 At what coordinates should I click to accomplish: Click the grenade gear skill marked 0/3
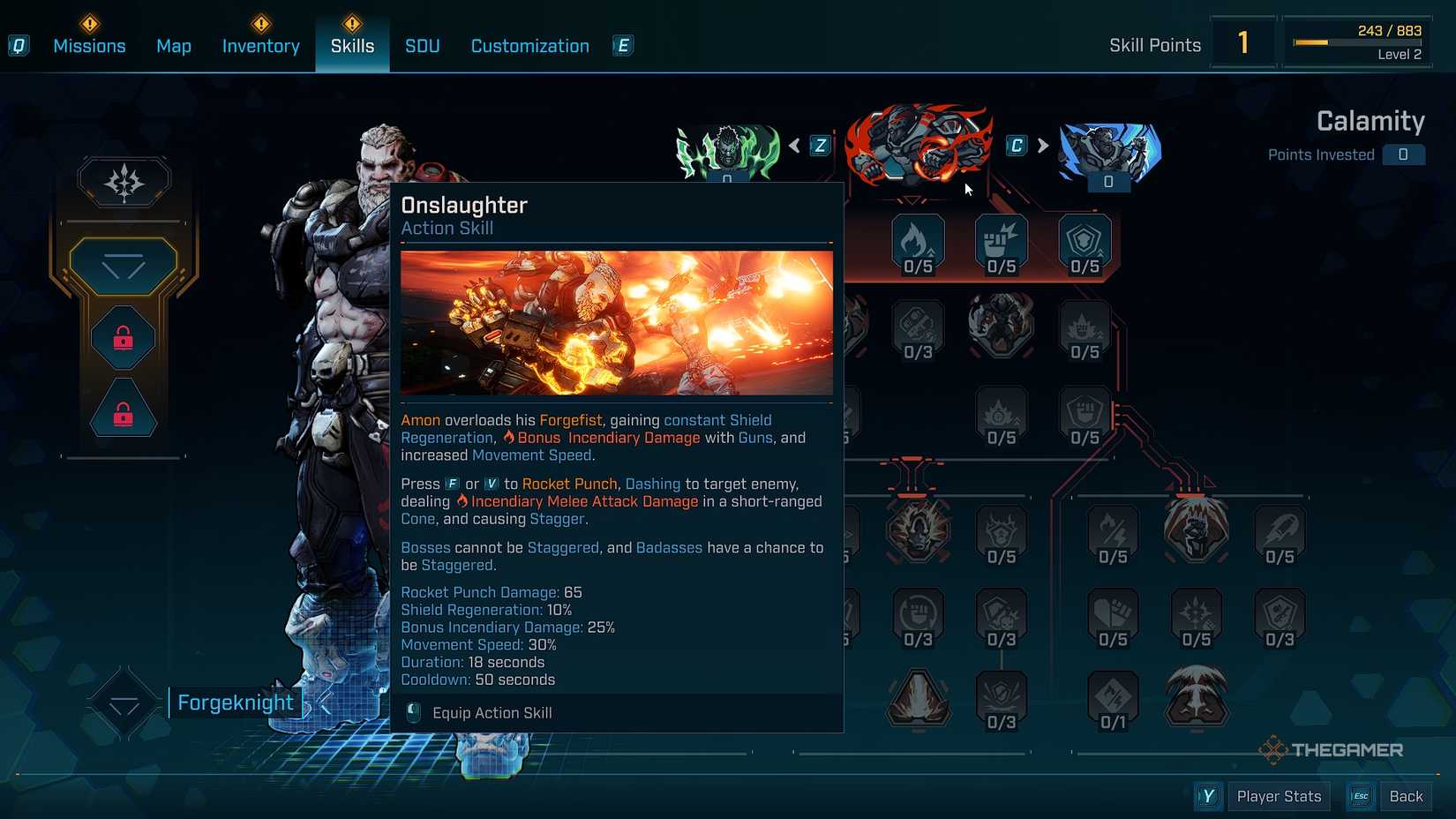pos(918,327)
